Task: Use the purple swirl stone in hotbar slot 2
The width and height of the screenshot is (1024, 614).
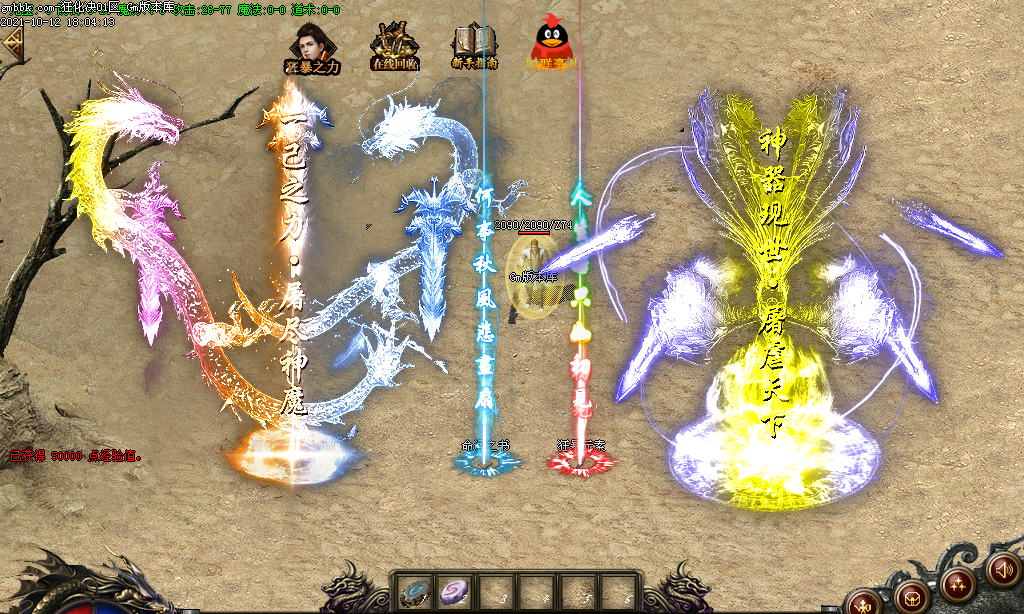Action: [x=453, y=591]
